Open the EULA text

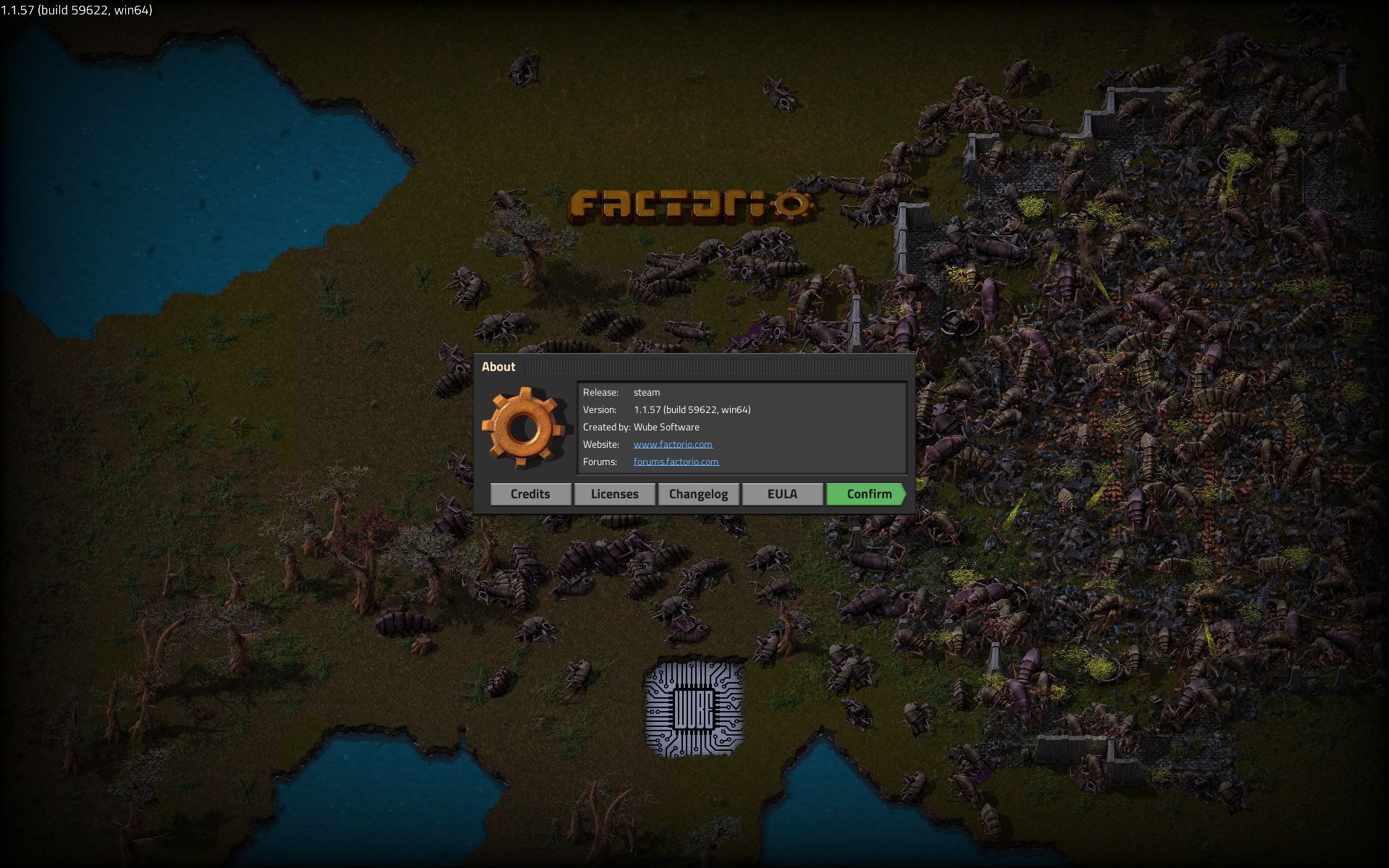(782, 494)
